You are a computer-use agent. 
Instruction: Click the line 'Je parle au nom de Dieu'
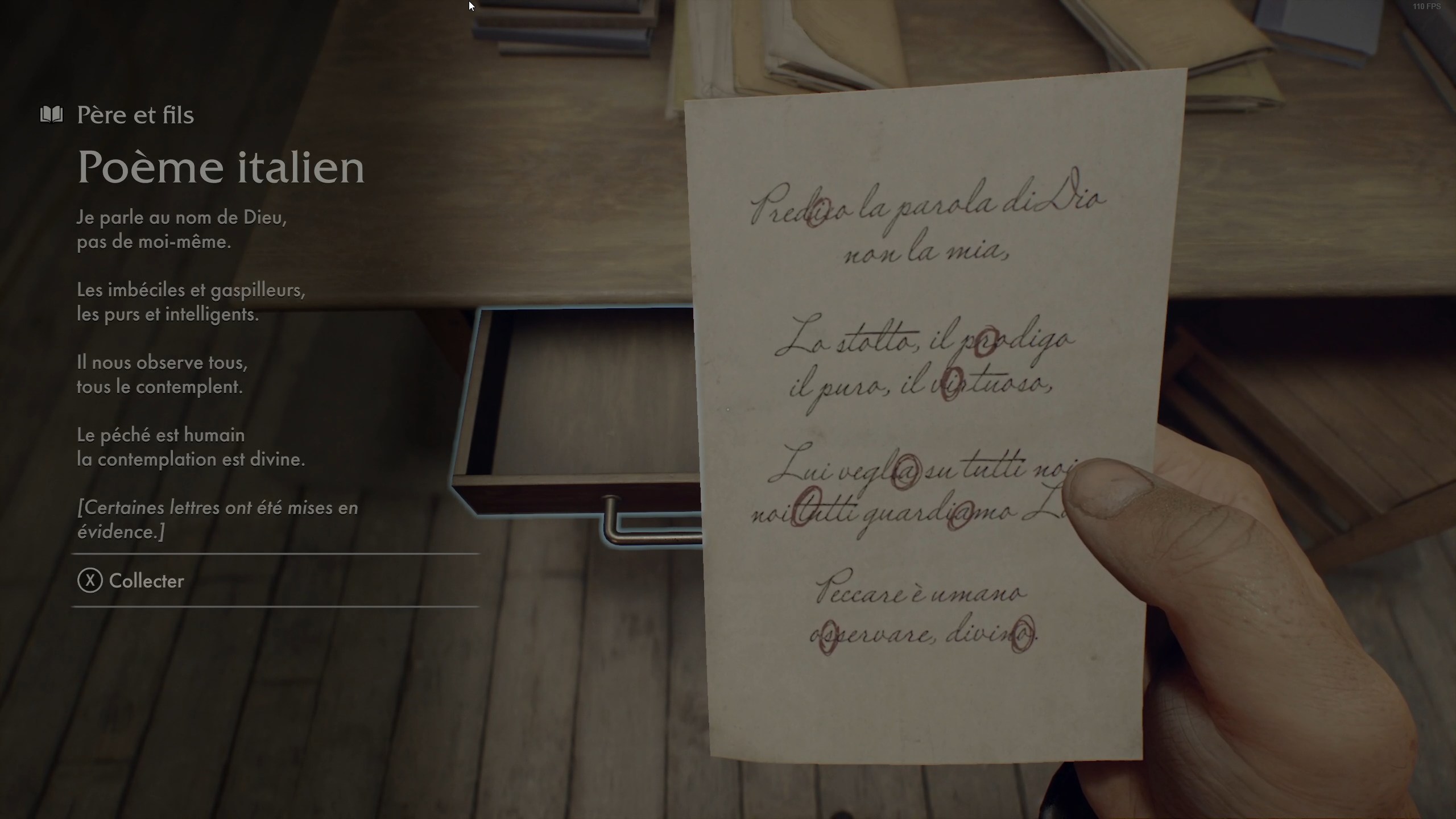tap(182, 217)
